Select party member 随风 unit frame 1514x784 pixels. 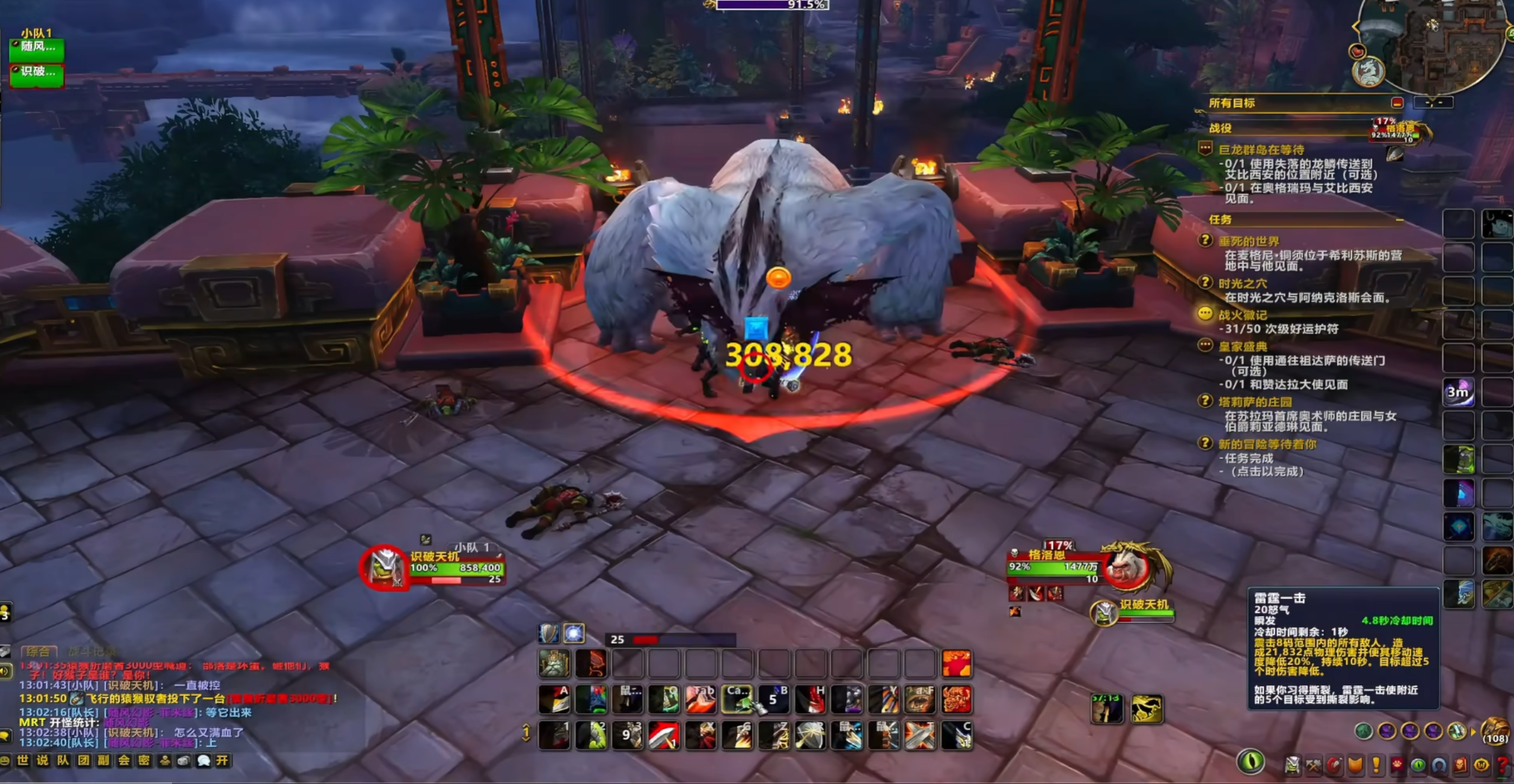pos(37,48)
